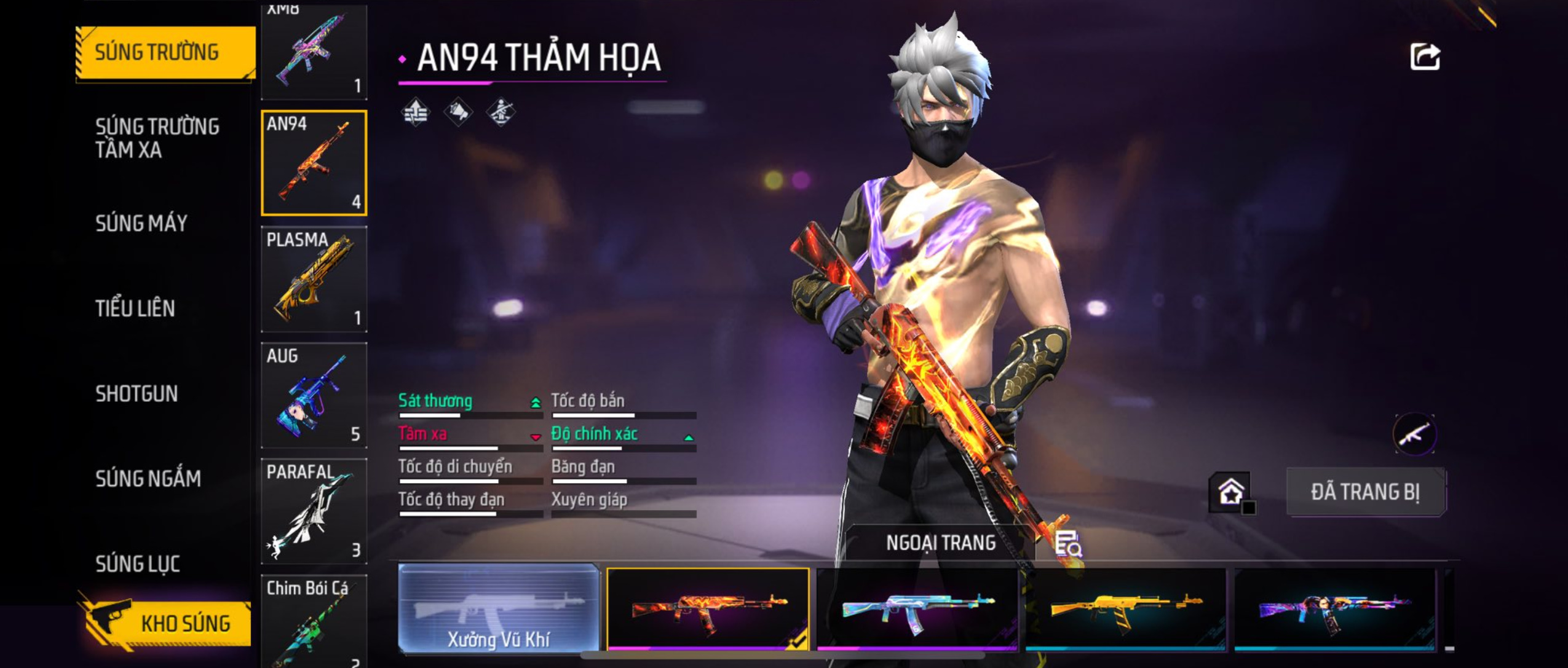Click the Đã Trang Bị equipped button
This screenshot has height=668, width=1568.
(x=1366, y=492)
